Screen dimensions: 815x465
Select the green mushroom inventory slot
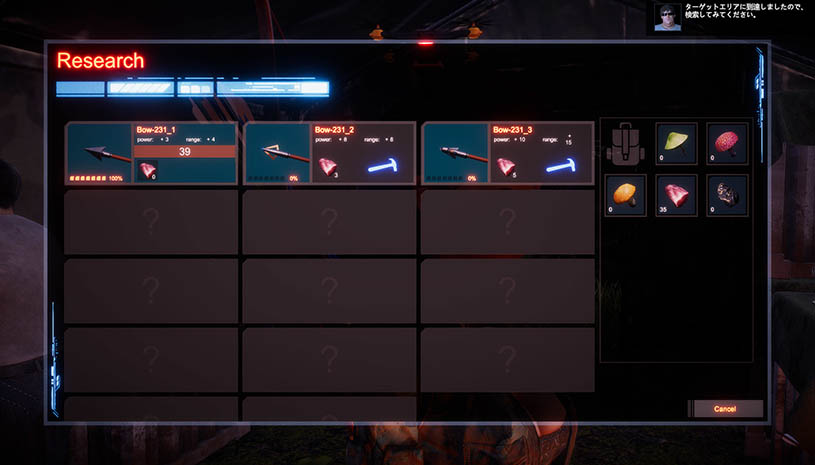[676, 142]
